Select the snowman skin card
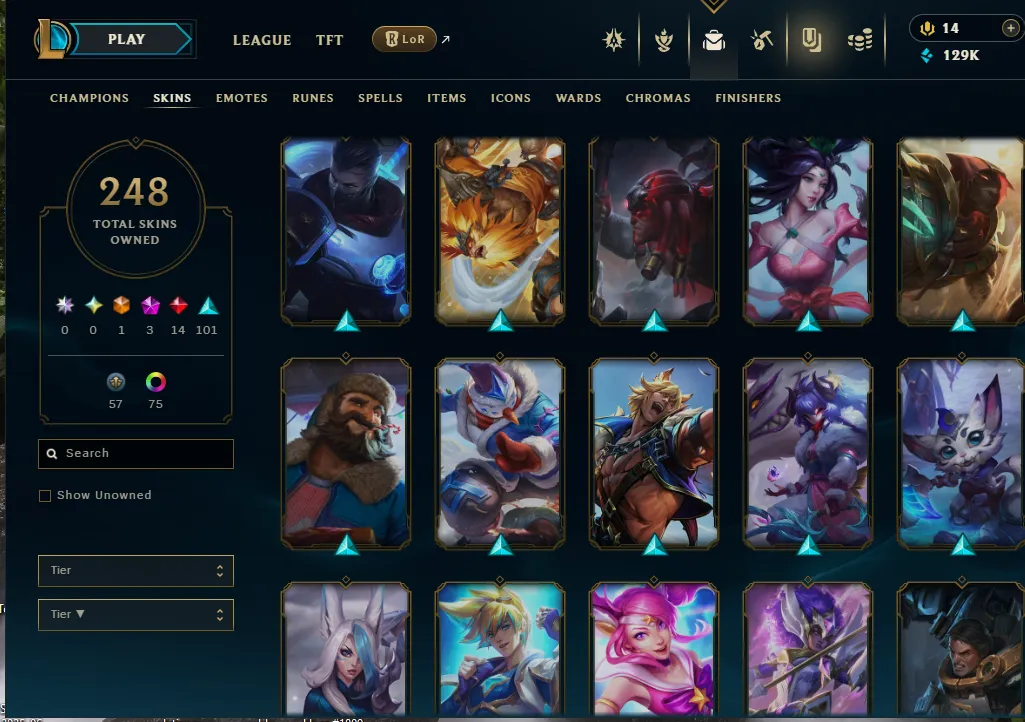This screenshot has height=722, width=1025. 500,452
